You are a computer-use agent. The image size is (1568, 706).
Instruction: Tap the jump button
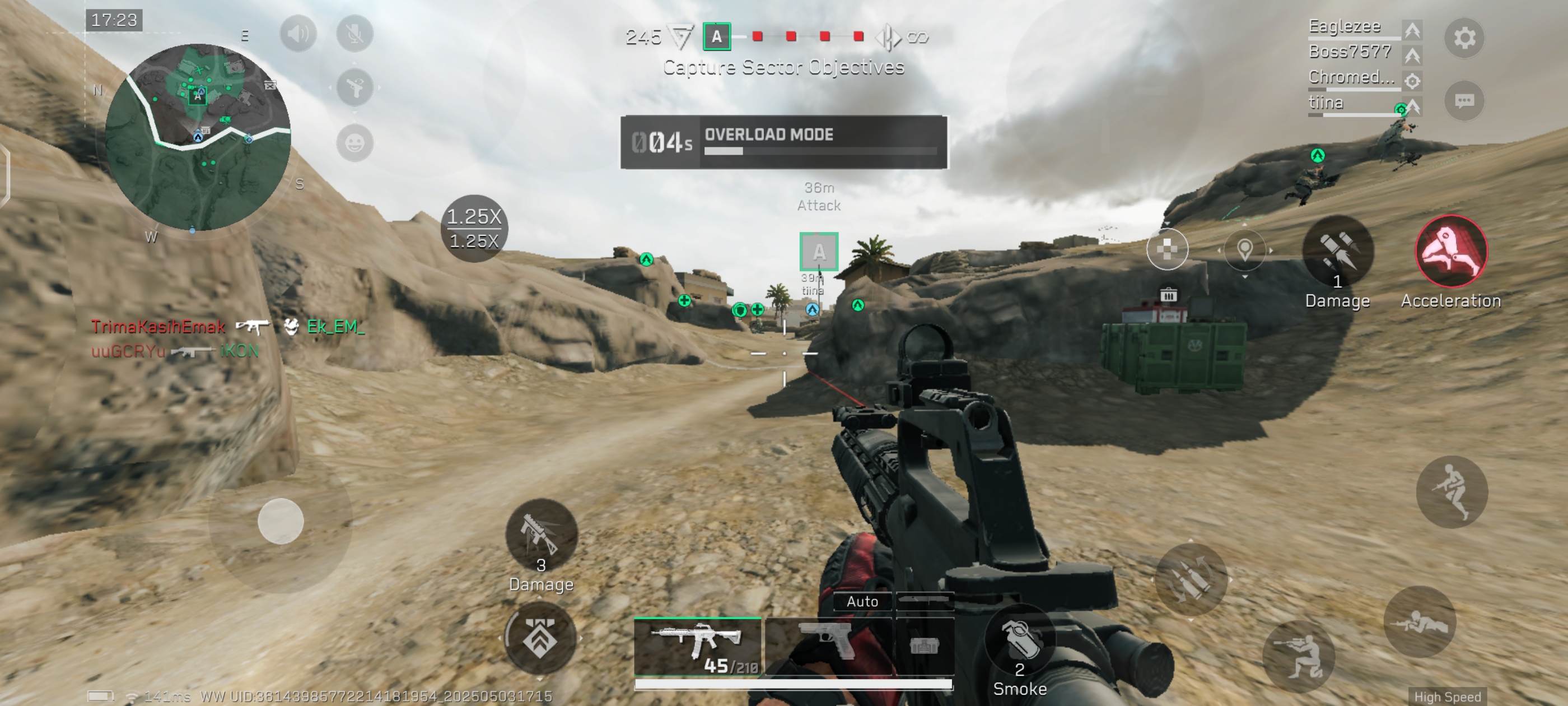(x=1452, y=491)
